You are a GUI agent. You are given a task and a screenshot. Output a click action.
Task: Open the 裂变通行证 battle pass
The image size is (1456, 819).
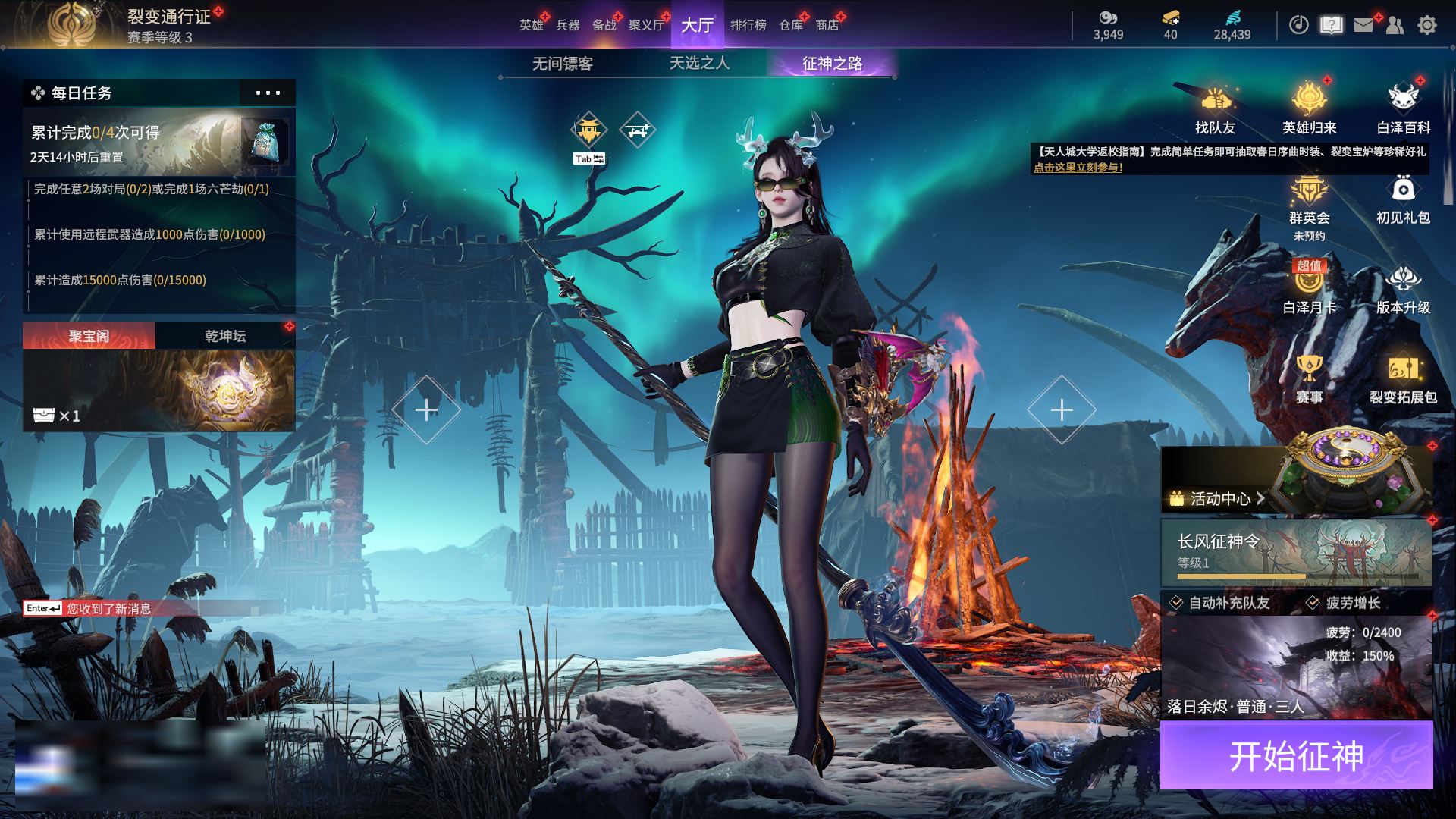pos(168,17)
